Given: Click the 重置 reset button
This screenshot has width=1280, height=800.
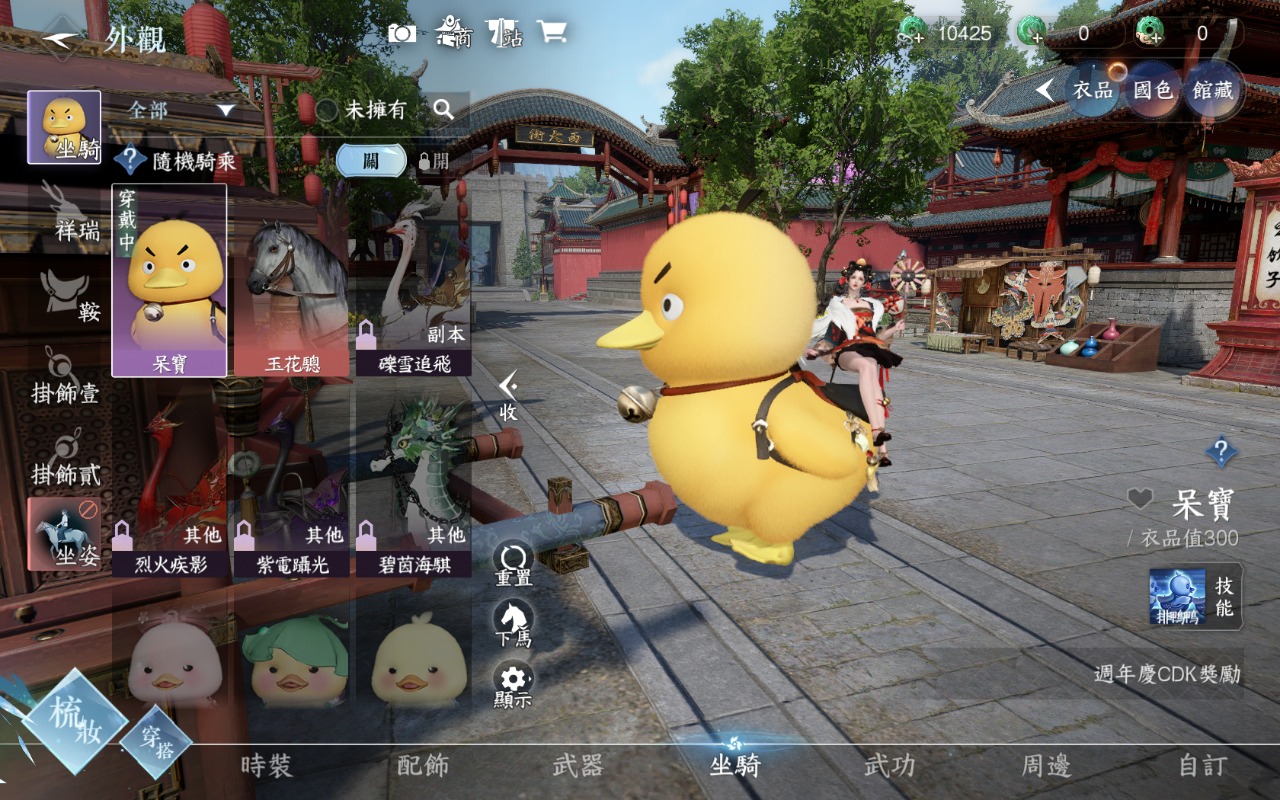Looking at the screenshot, I should tap(513, 564).
